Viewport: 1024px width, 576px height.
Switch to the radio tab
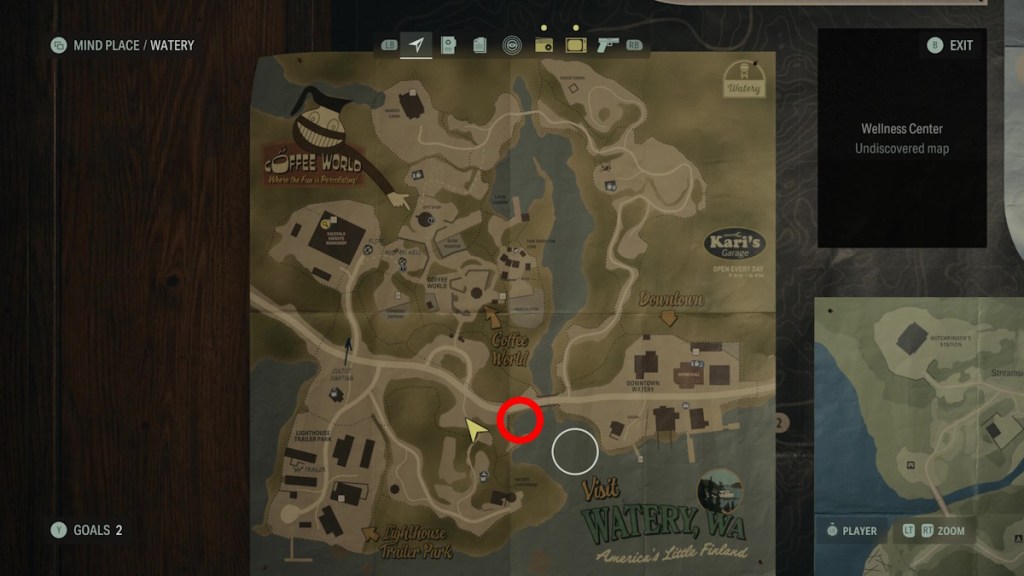click(x=544, y=45)
